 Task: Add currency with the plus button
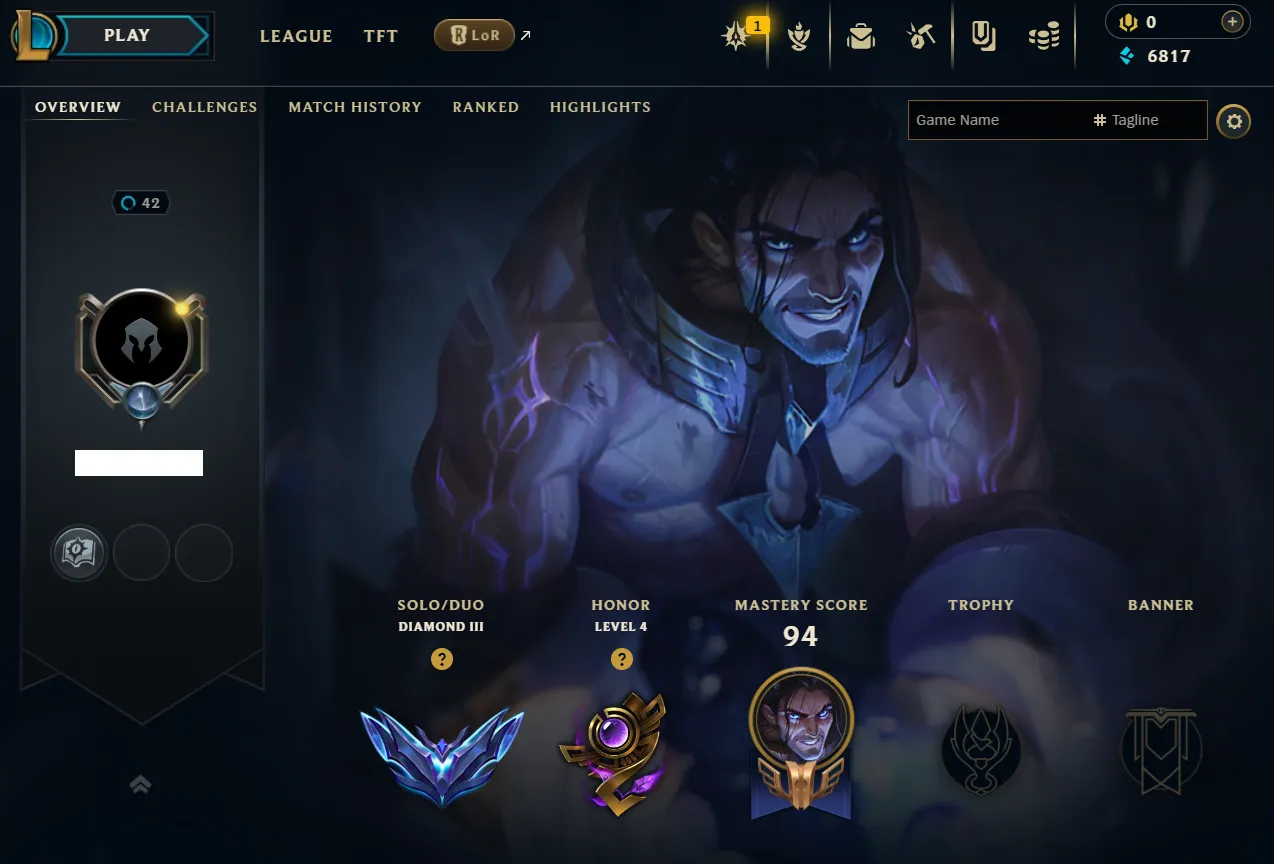click(x=1233, y=21)
